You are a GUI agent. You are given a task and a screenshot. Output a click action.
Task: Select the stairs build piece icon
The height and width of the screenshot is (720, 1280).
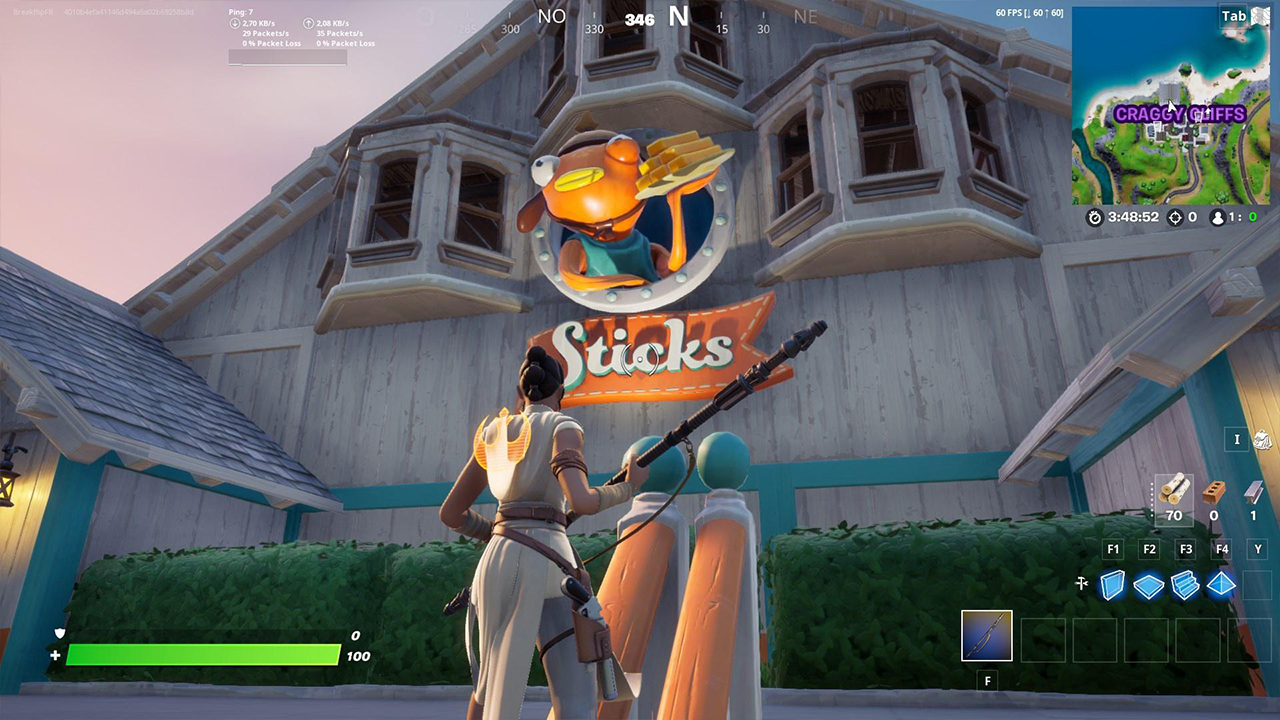[x=1185, y=586]
